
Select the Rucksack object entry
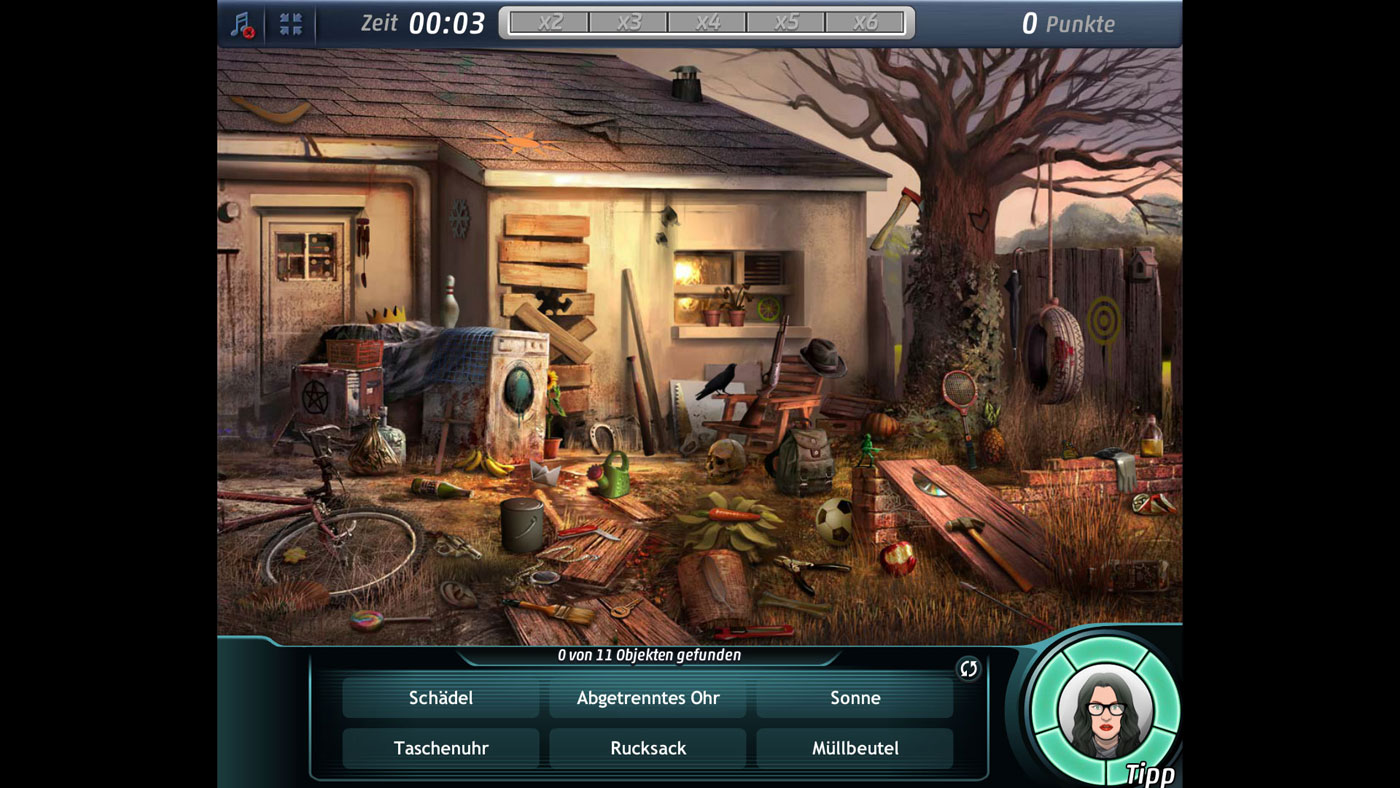[x=648, y=748]
